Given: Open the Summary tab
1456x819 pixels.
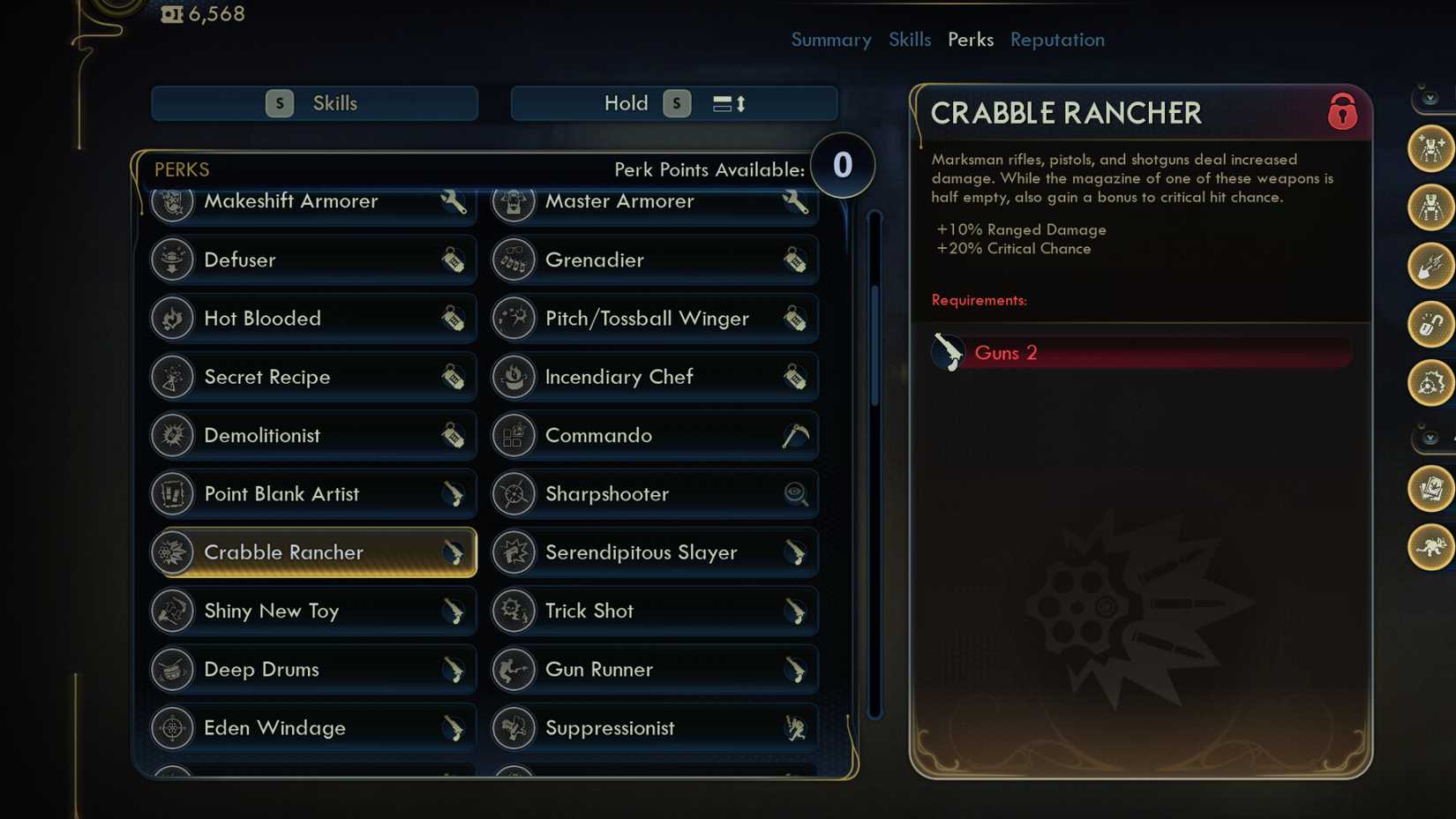Looking at the screenshot, I should pyautogui.click(x=830, y=40).
